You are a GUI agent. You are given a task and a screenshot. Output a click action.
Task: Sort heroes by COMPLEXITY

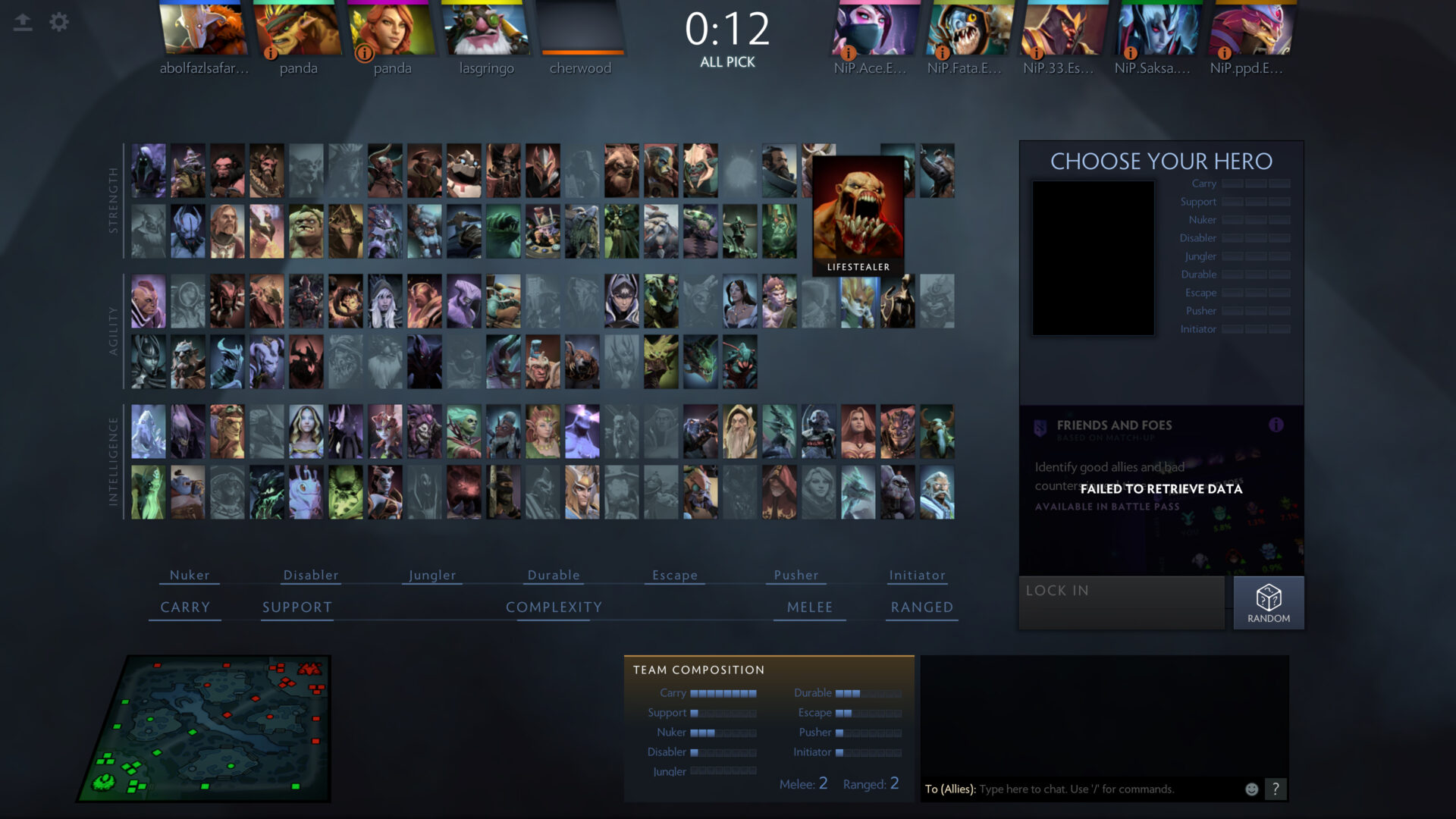[x=554, y=607]
